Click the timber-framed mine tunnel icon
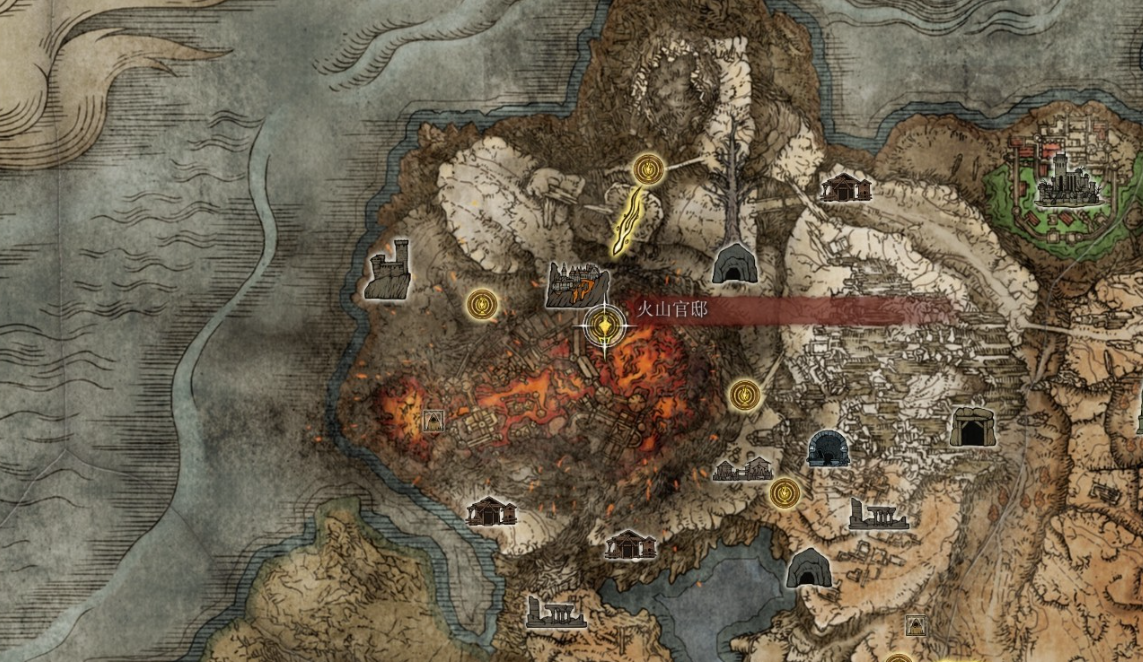The image size is (1143, 662). tap(972, 427)
